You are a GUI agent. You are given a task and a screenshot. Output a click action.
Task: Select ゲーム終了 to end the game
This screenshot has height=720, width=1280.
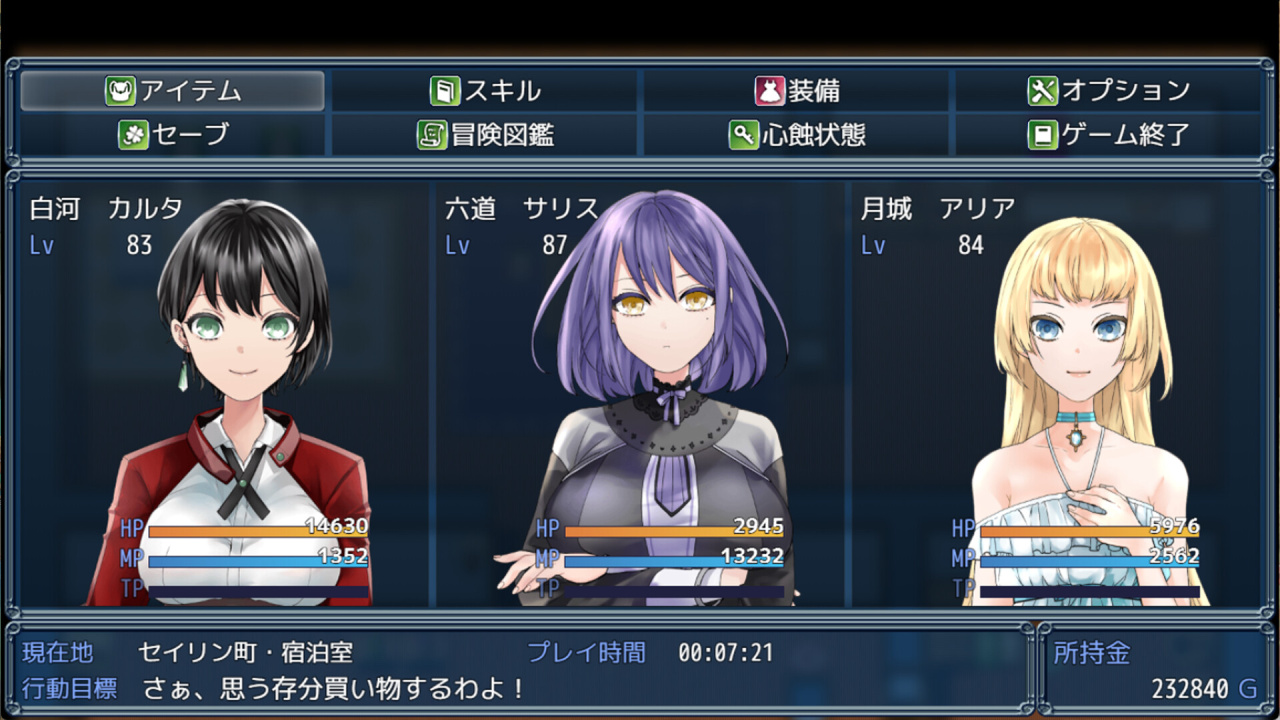[x=1108, y=134]
